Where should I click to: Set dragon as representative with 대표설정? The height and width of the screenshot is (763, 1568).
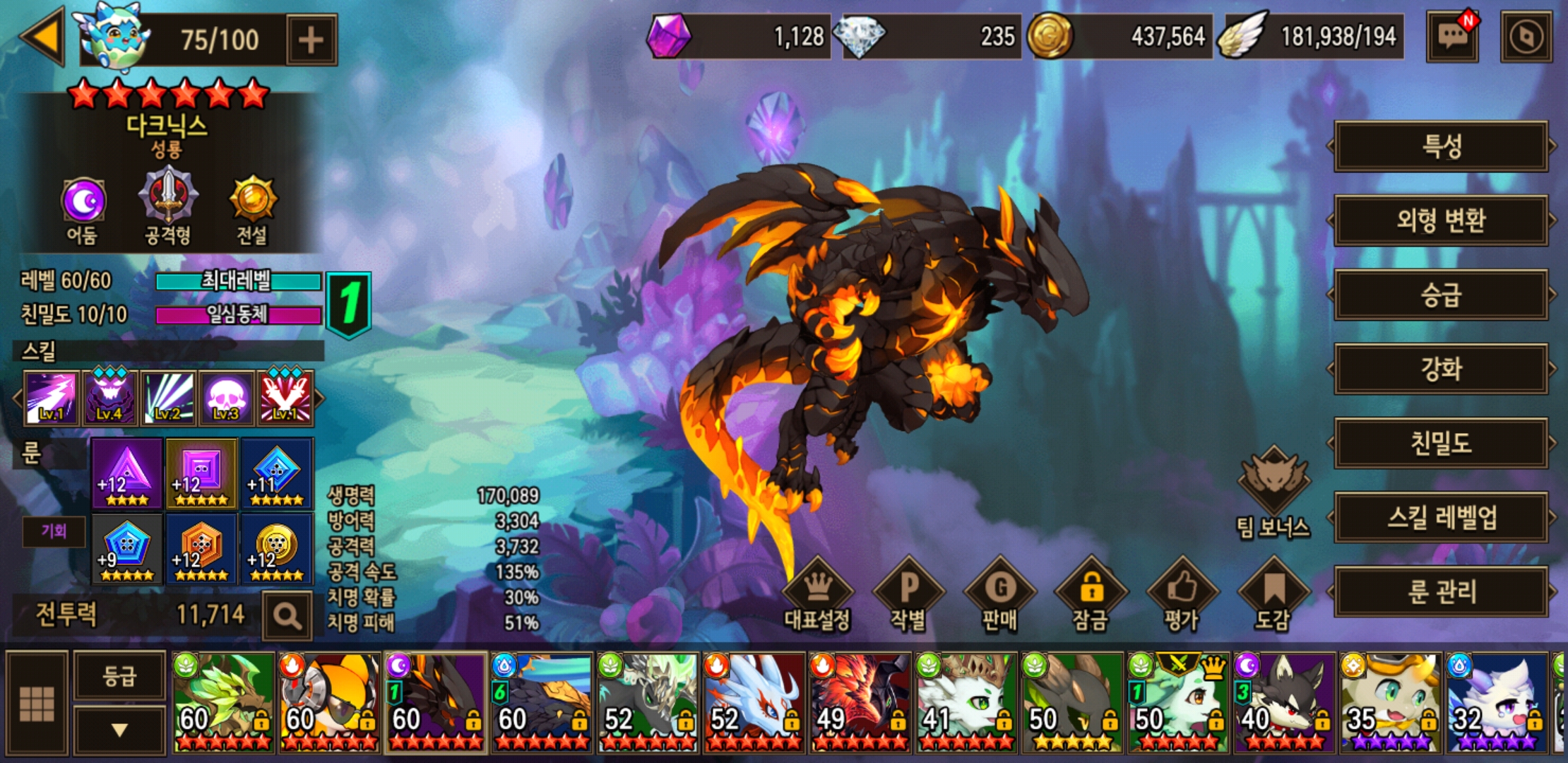pos(818,595)
